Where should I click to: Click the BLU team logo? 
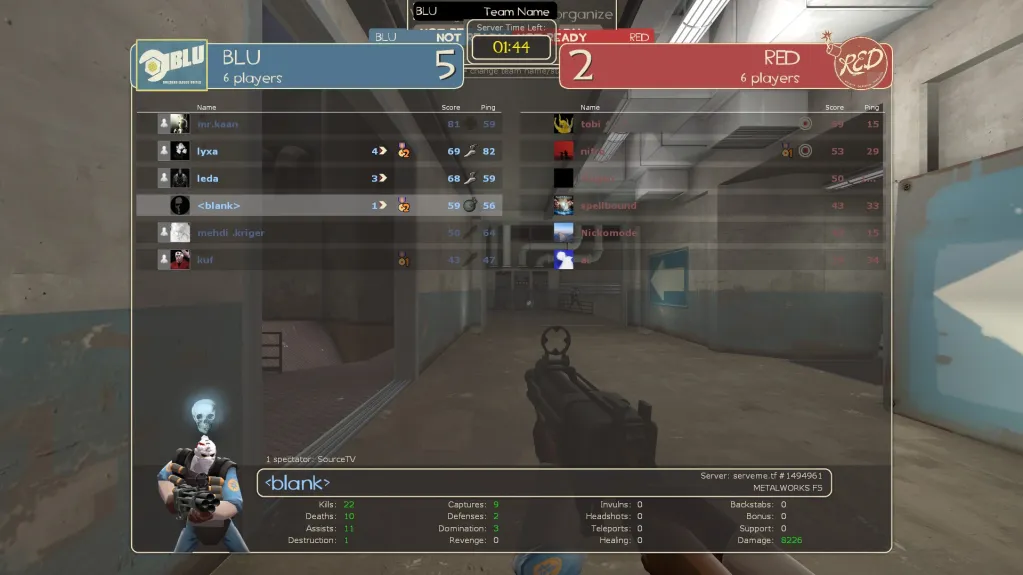click(171, 65)
